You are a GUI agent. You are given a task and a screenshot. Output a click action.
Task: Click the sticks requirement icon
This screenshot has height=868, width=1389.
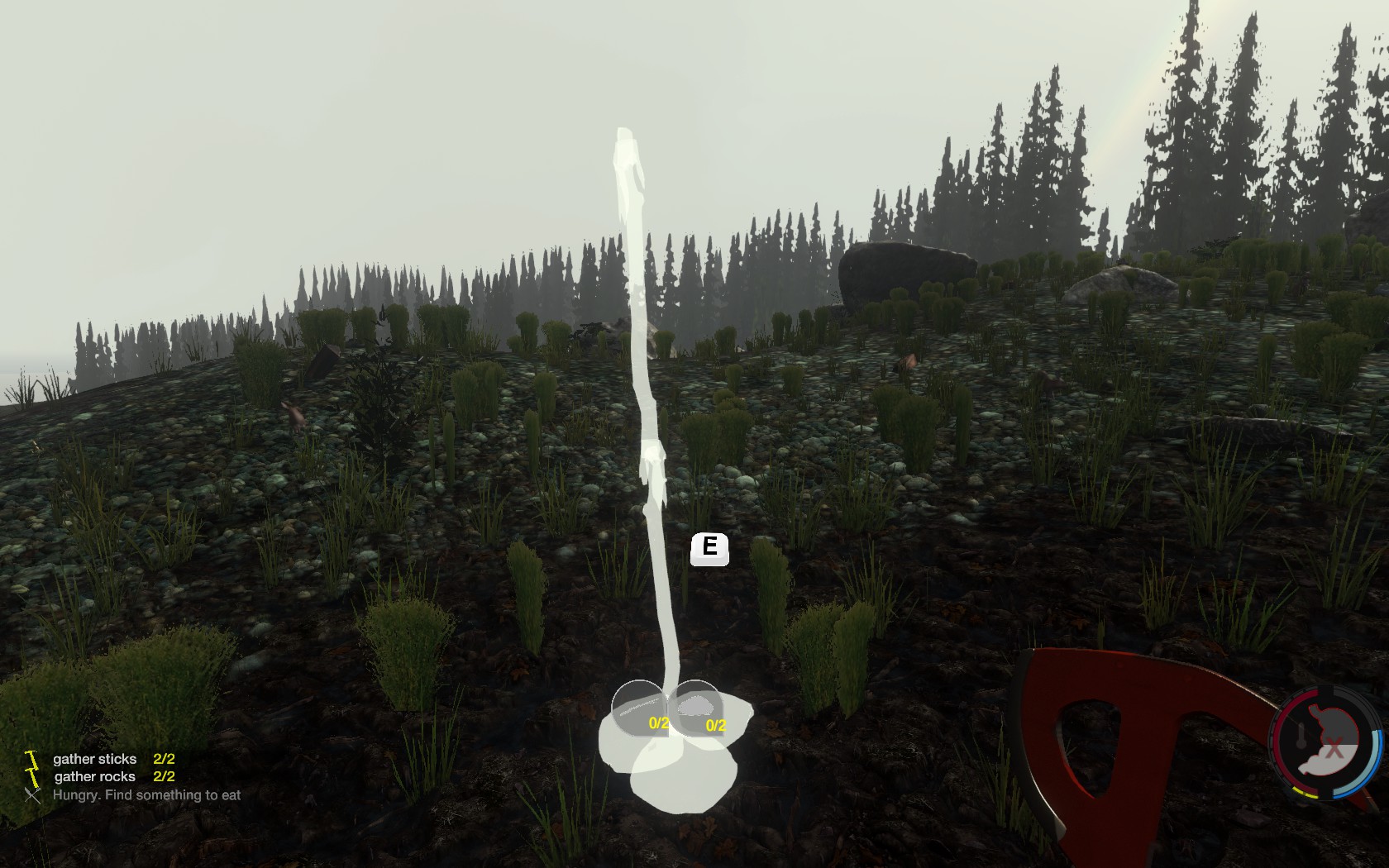(x=637, y=708)
